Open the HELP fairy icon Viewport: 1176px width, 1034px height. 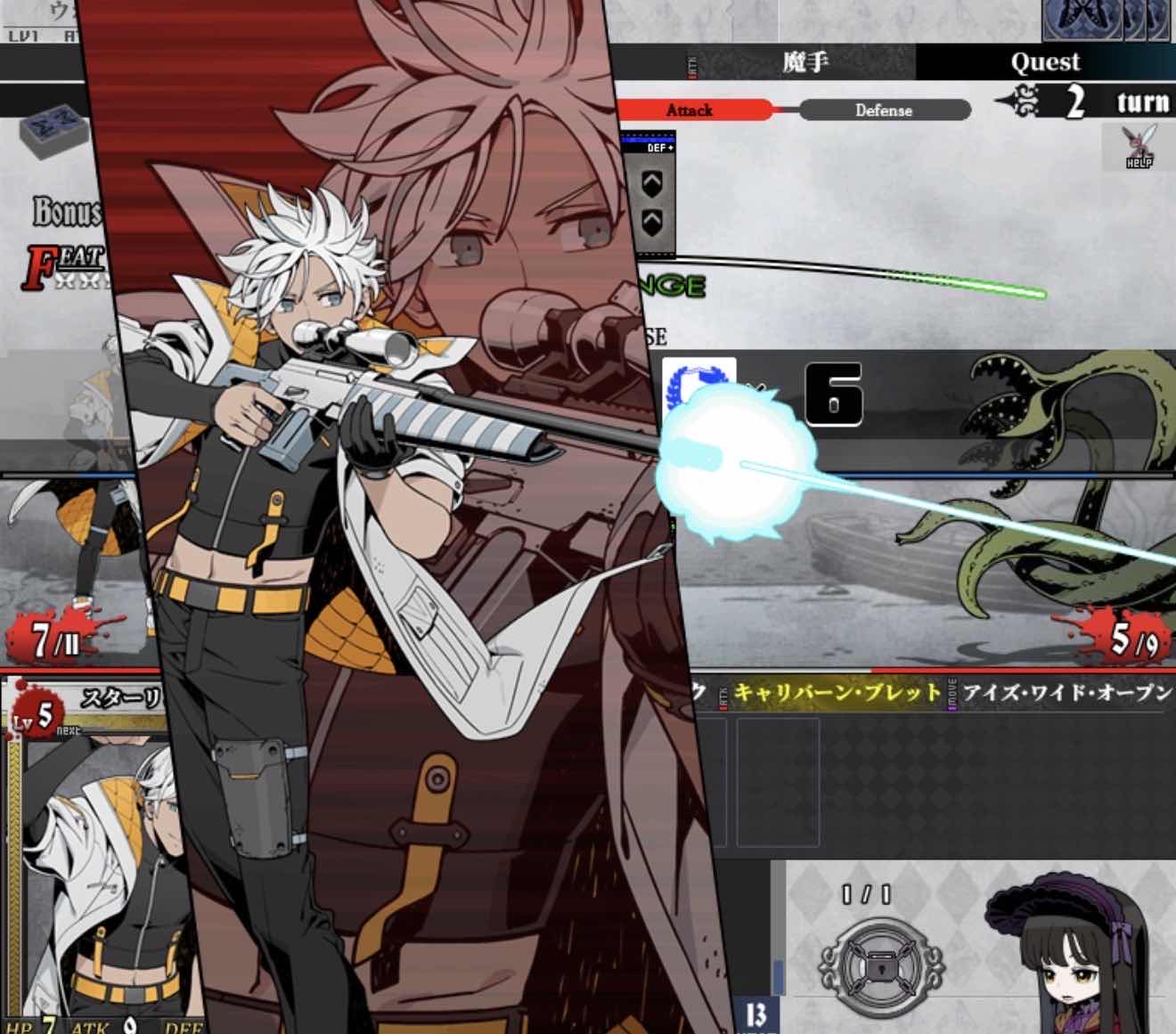(1138, 147)
